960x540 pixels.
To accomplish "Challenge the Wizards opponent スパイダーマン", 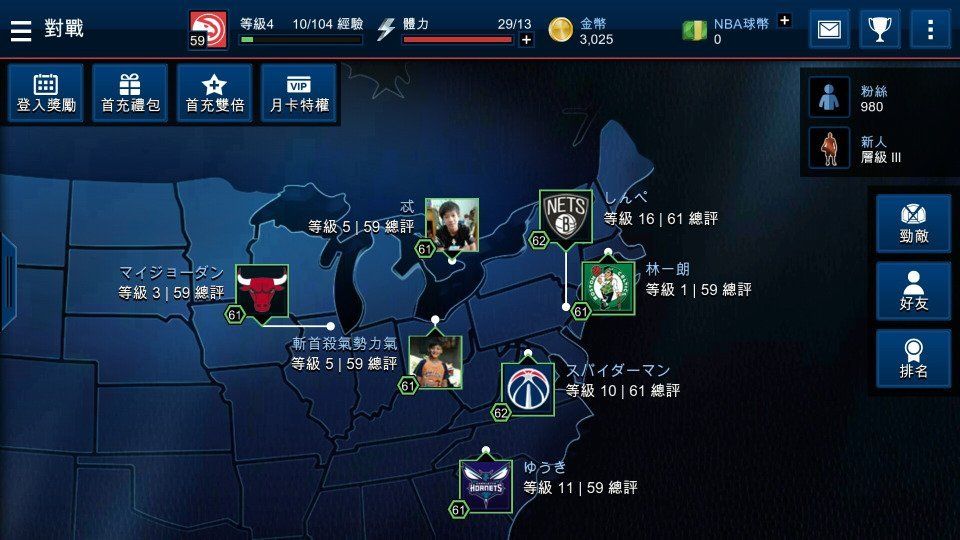I will (x=528, y=389).
